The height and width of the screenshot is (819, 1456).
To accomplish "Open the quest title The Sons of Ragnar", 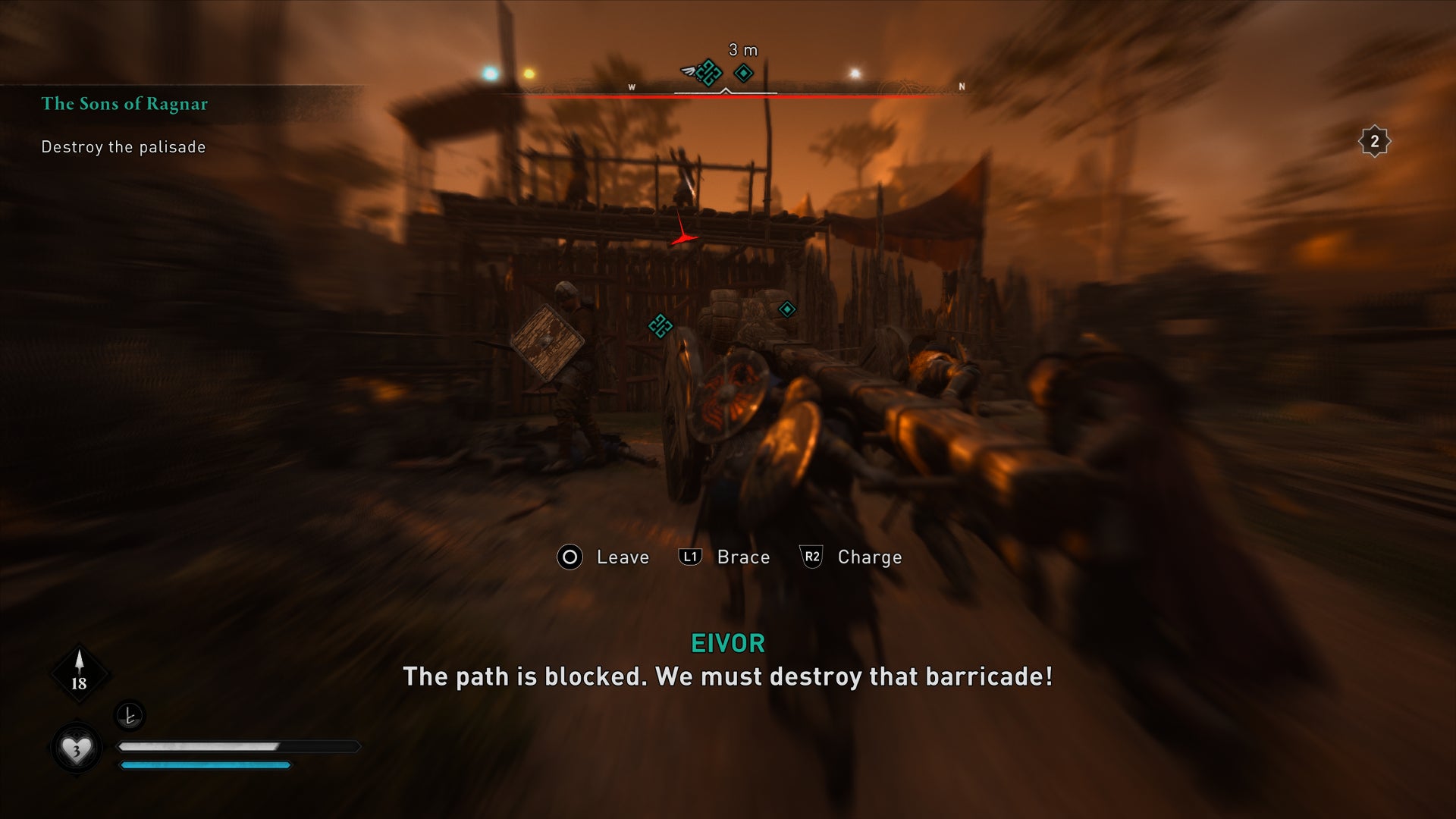I will (124, 104).
